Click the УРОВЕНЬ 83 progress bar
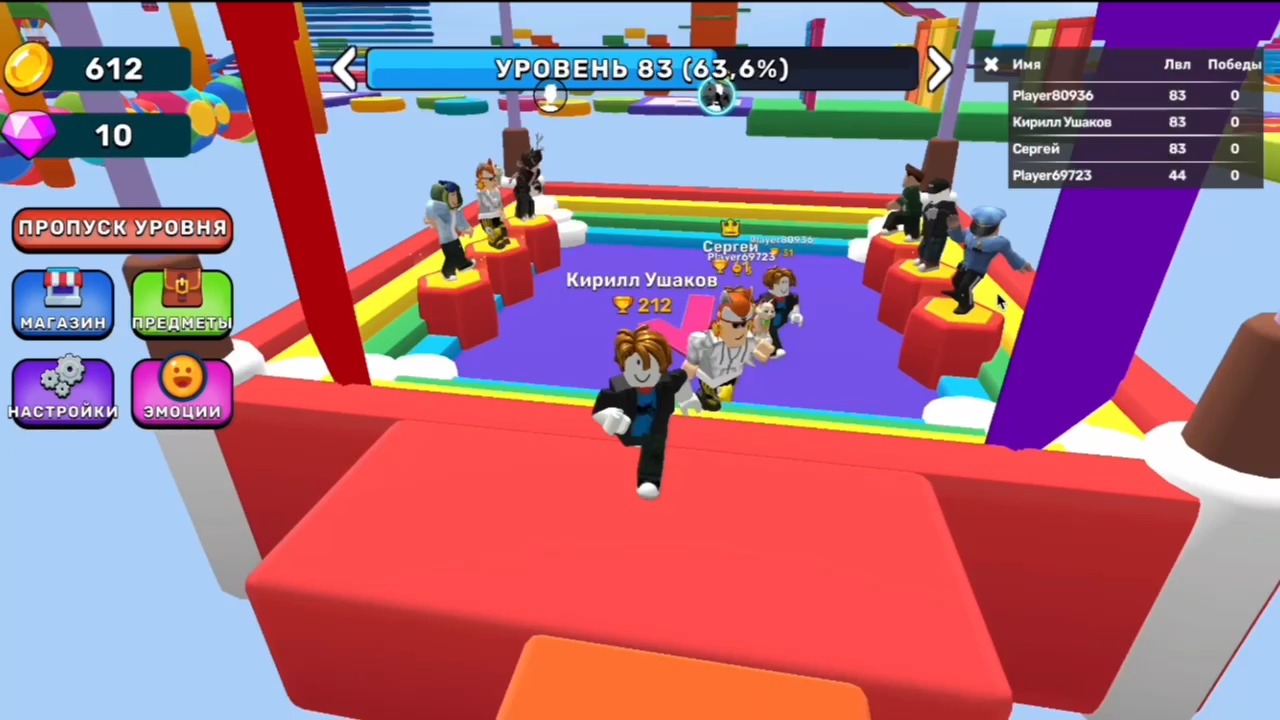The height and width of the screenshot is (720, 1280). click(643, 68)
